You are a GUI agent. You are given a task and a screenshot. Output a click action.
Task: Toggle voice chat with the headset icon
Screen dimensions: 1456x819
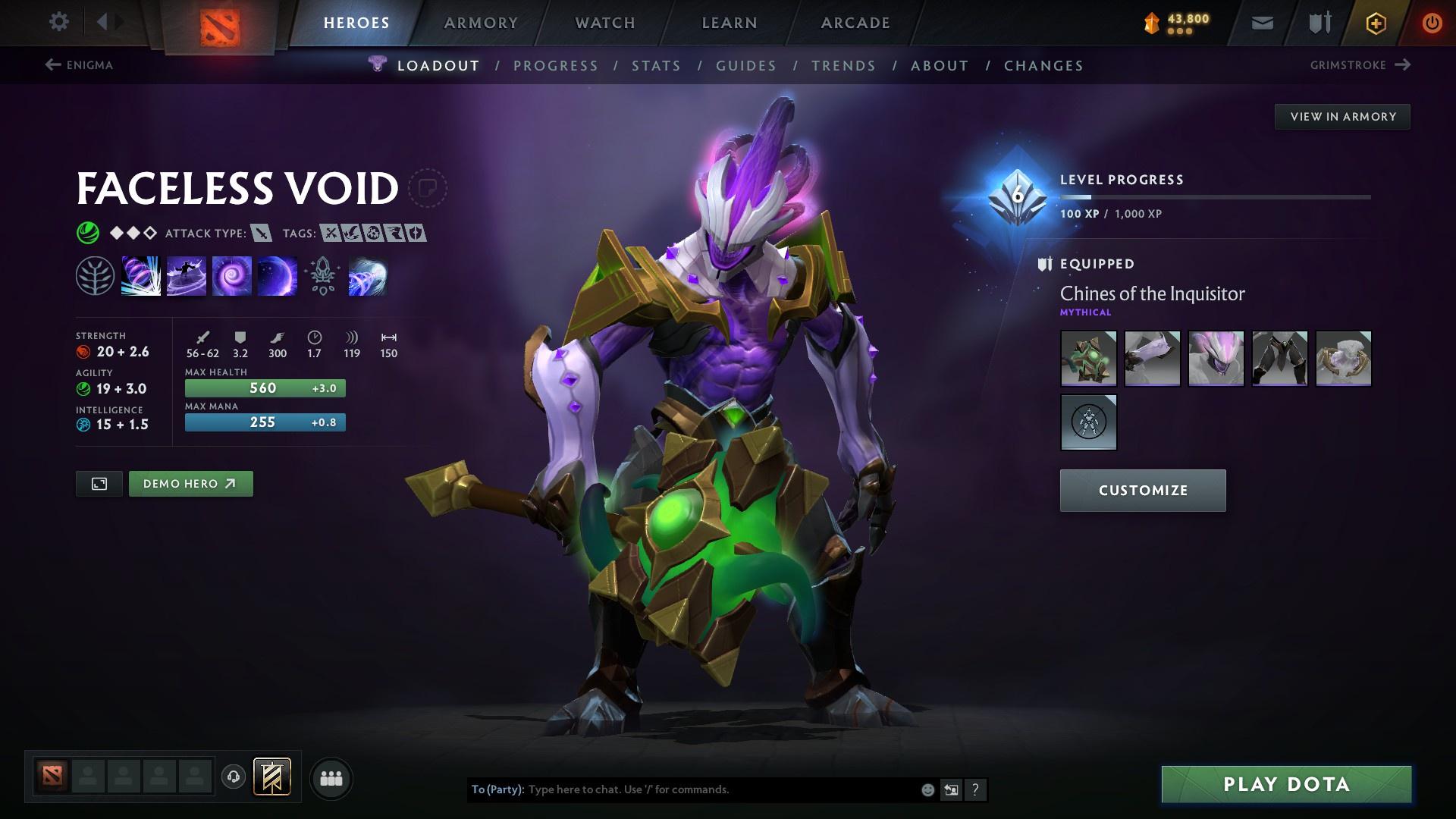point(233,777)
